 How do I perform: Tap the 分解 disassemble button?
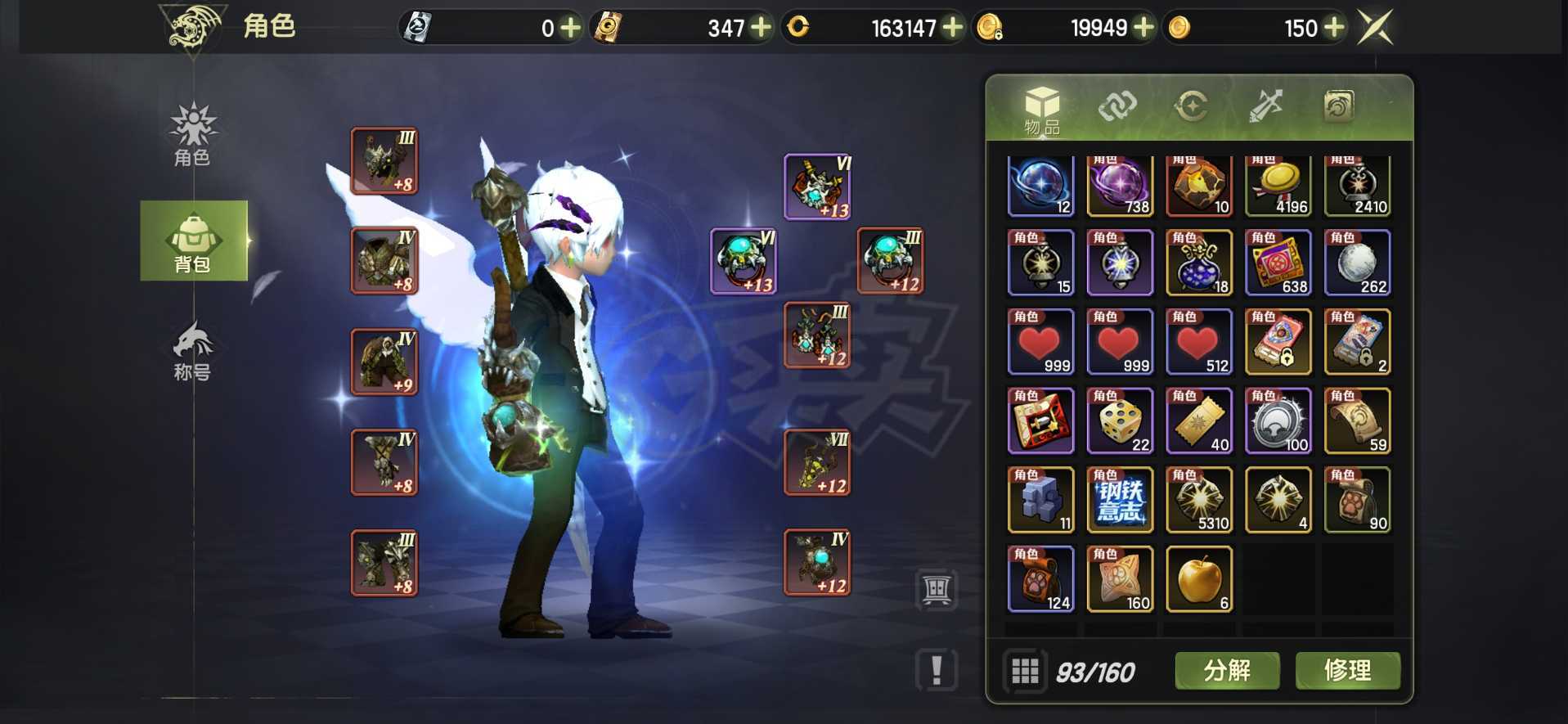[1227, 671]
